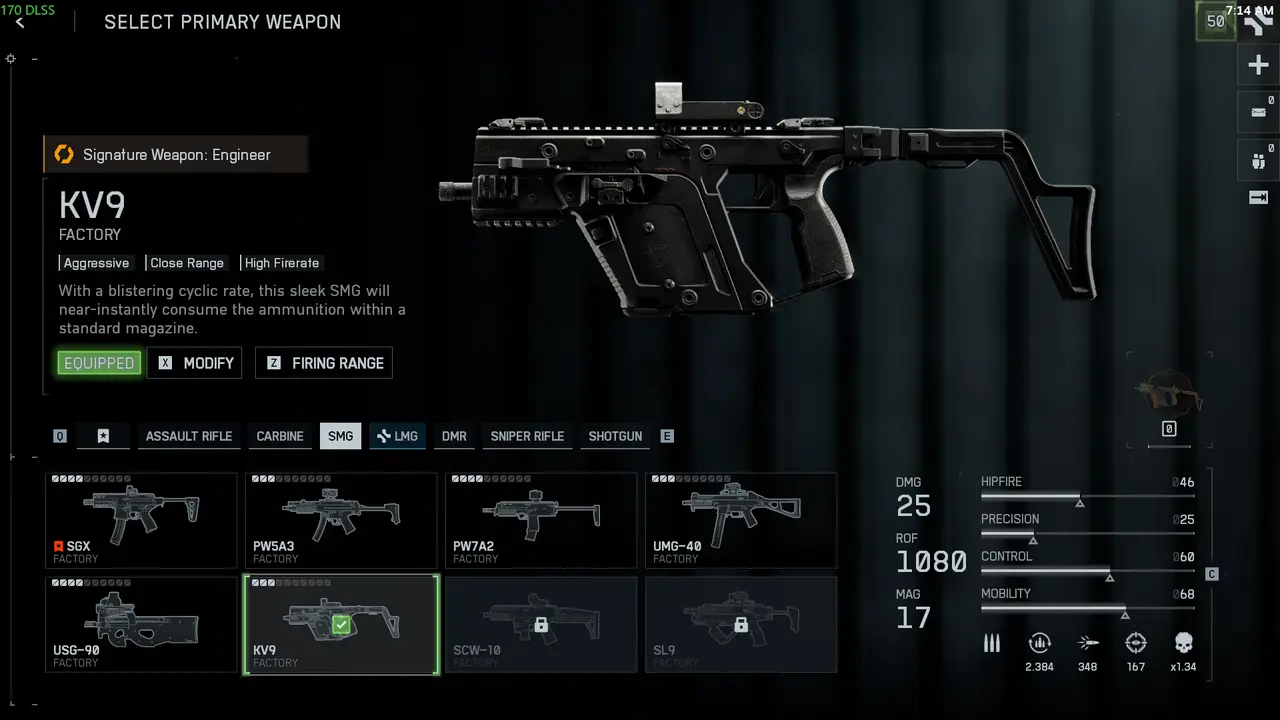Click the plus icon in the right sidebar
This screenshot has height=720, width=1280.
[x=1258, y=66]
